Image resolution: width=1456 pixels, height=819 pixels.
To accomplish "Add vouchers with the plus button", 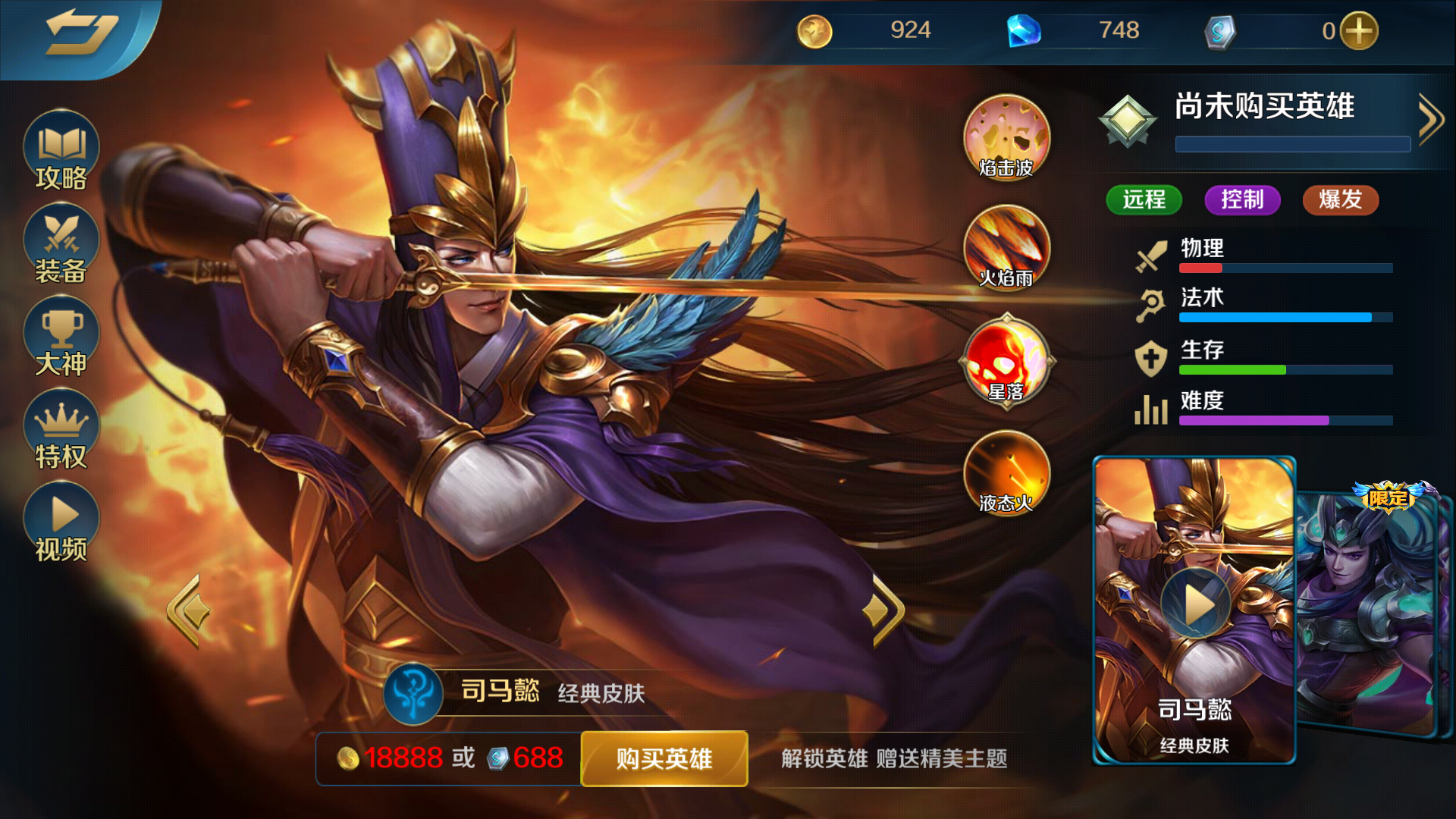I will pos(1361,31).
